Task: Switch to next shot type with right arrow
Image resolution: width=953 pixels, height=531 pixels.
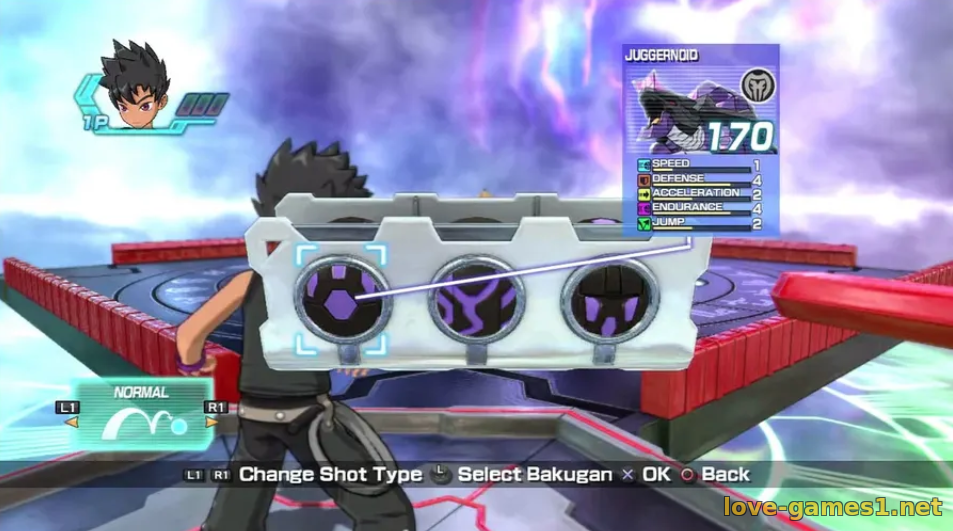Action: [x=211, y=422]
